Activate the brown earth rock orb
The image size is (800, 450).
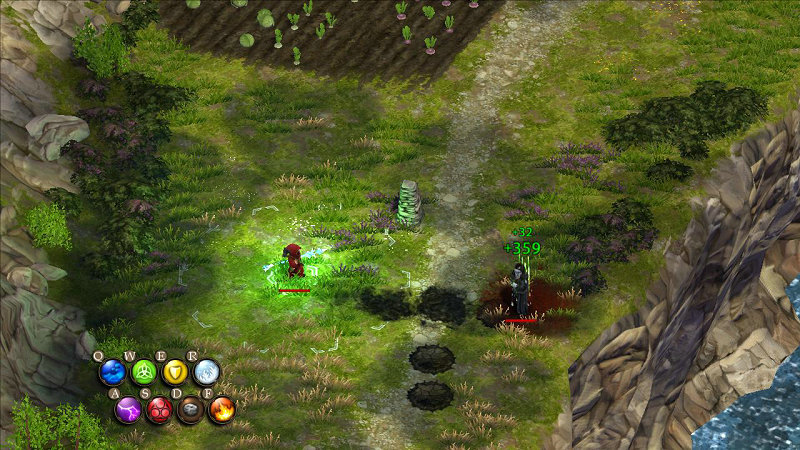coord(190,409)
